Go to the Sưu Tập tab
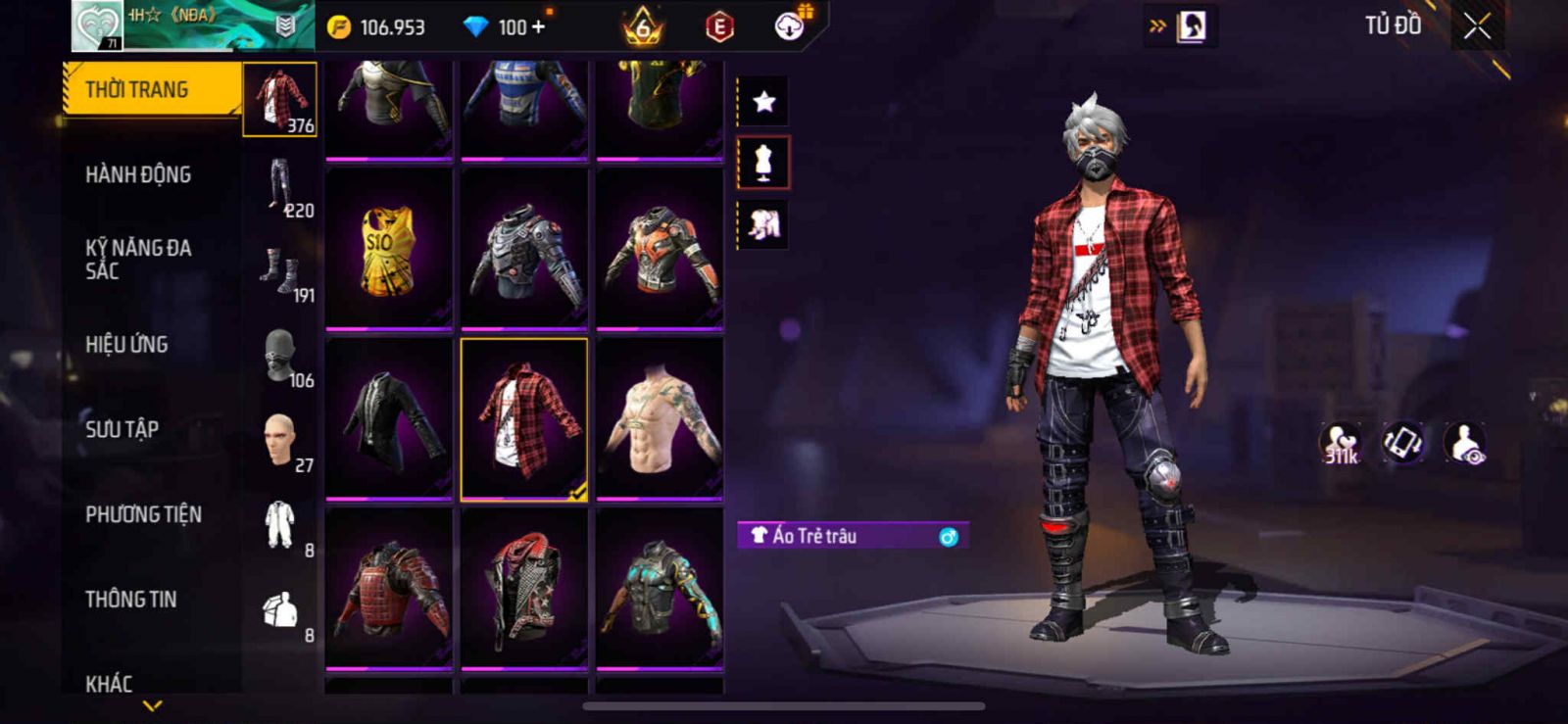 click(122, 429)
